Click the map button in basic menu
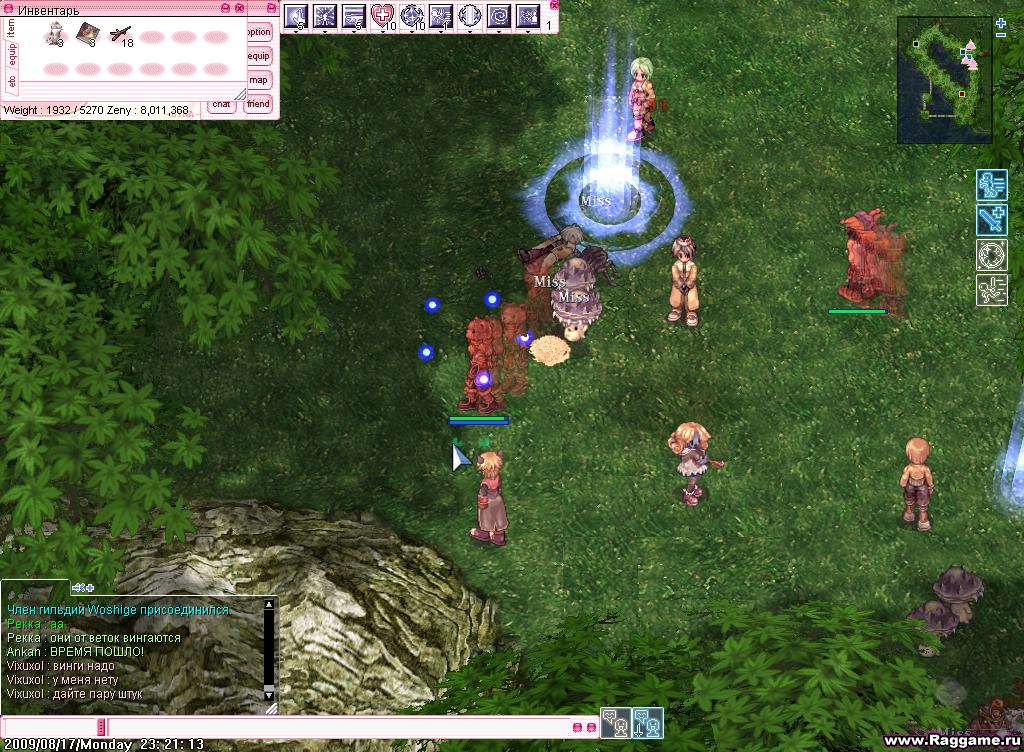Viewport: 1024px width, 752px height. click(x=258, y=80)
